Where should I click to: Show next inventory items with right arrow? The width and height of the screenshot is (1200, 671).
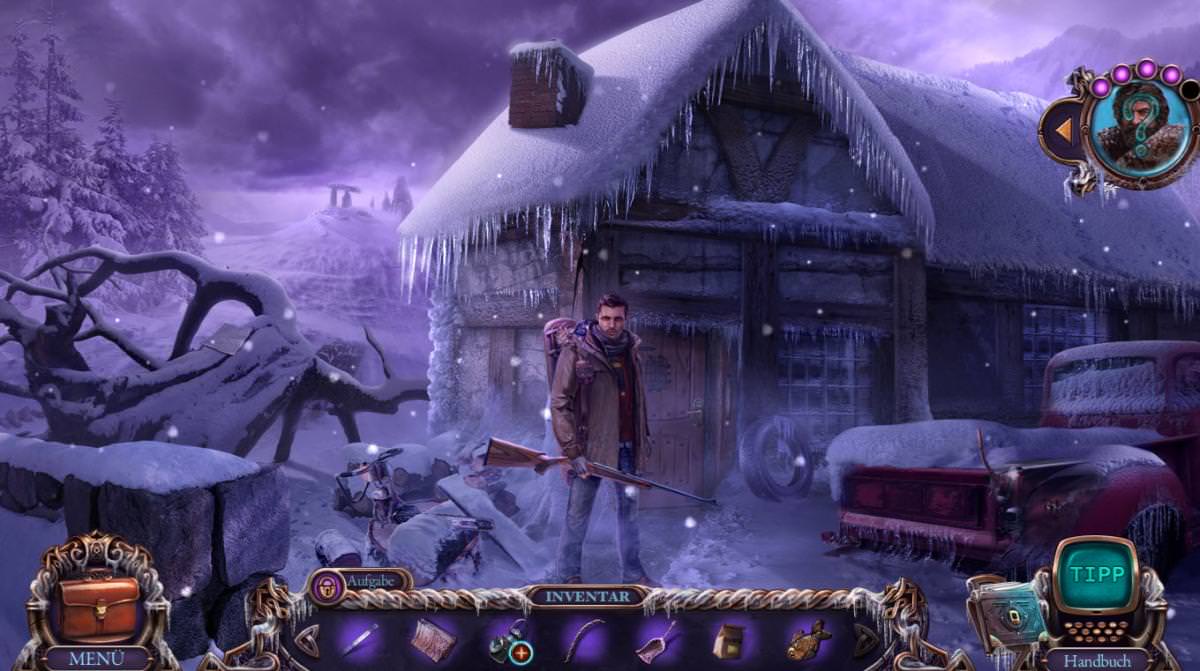coord(866,640)
